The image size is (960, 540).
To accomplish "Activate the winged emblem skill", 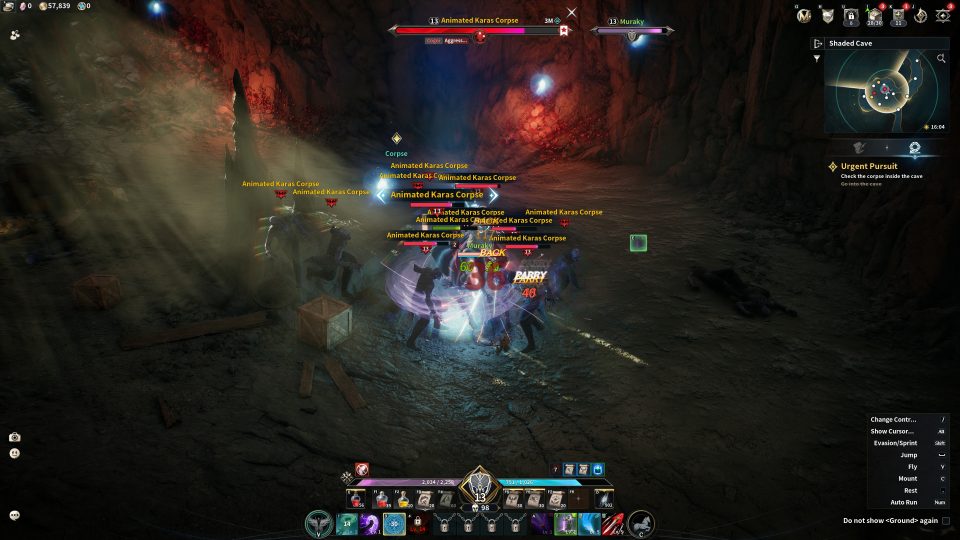I will pos(320,523).
